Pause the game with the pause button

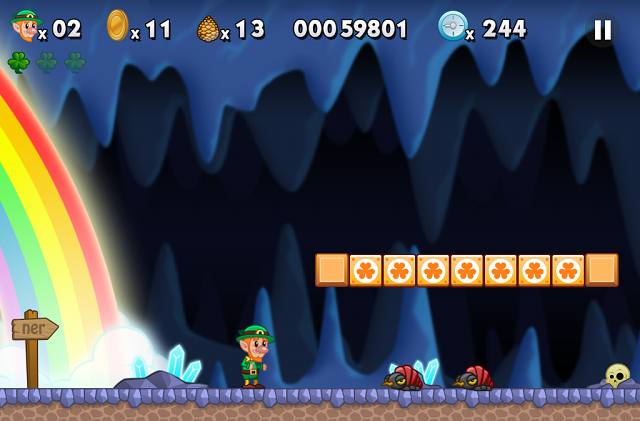pyautogui.click(x=602, y=30)
